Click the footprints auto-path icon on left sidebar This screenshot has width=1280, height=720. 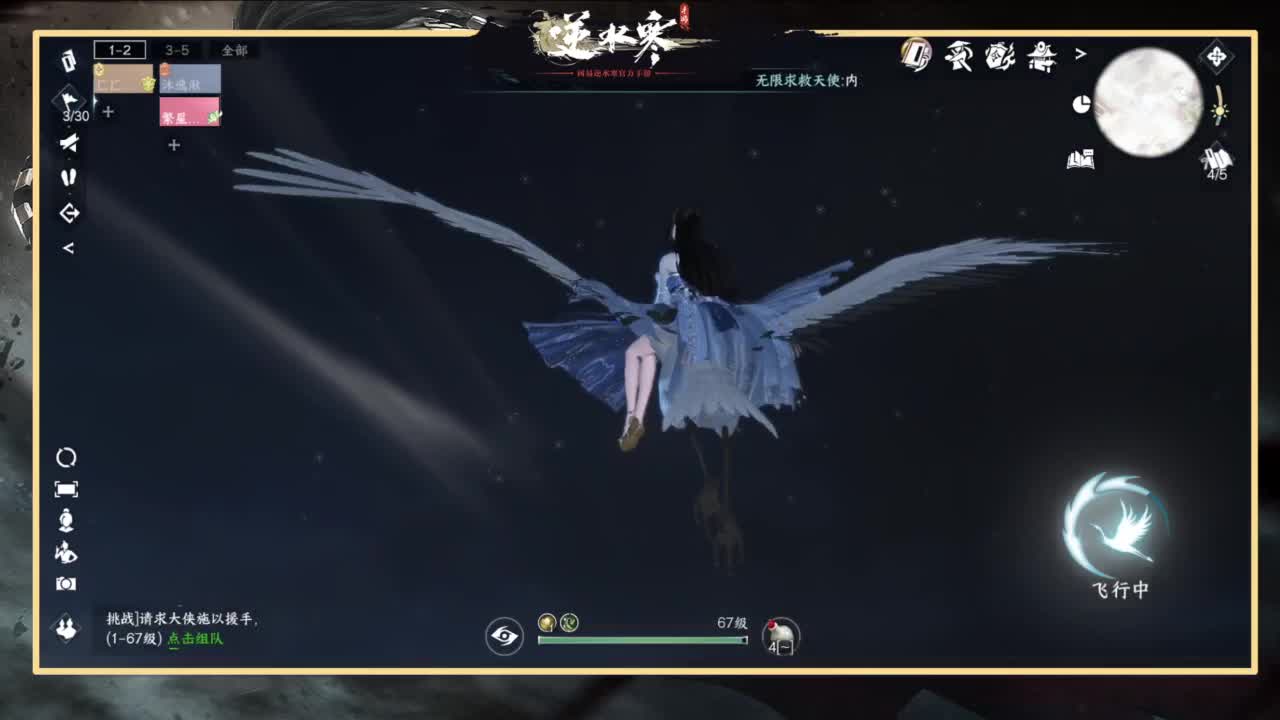click(69, 177)
